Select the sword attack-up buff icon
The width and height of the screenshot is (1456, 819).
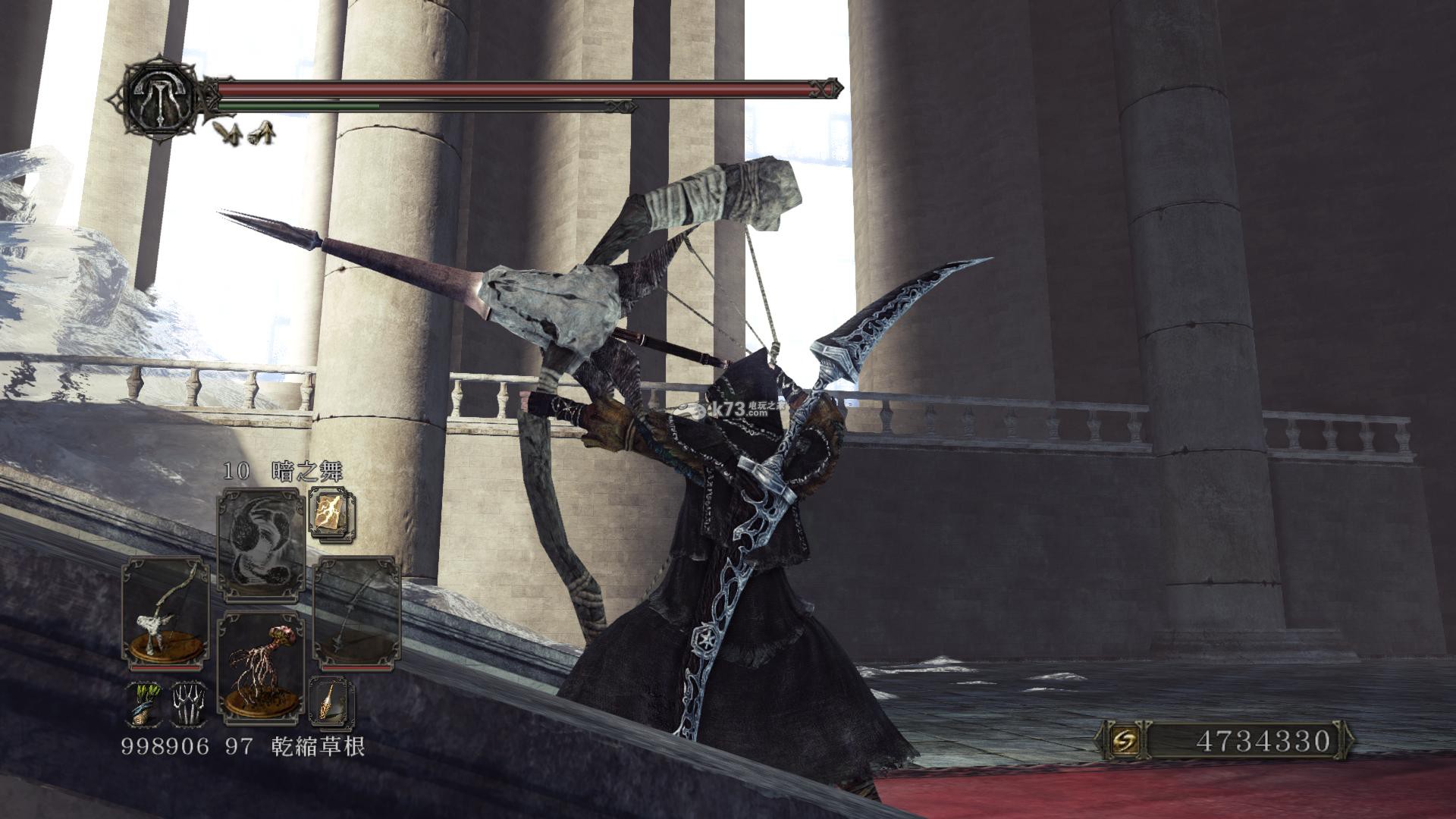[226, 132]
